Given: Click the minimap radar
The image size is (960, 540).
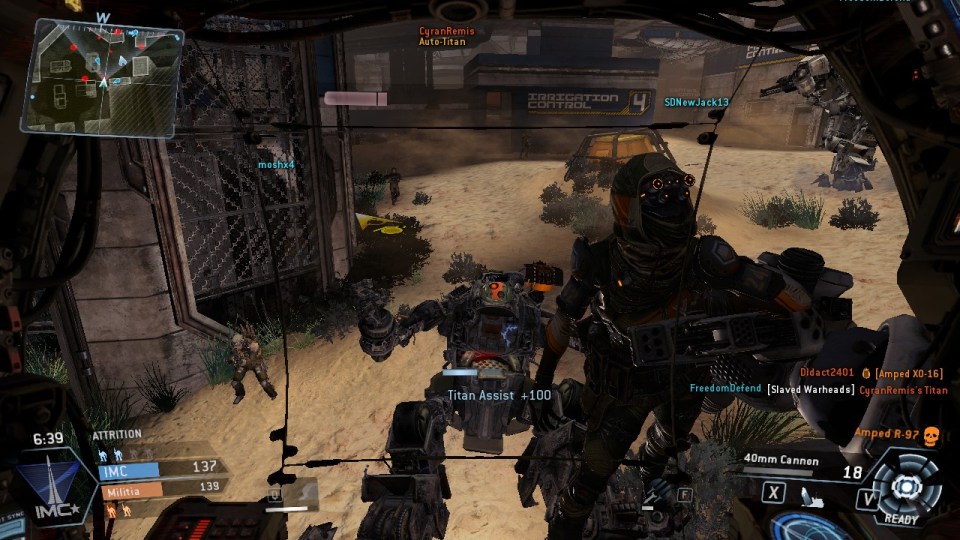Looking at the screenshot, I should click(x=102, y=77).
